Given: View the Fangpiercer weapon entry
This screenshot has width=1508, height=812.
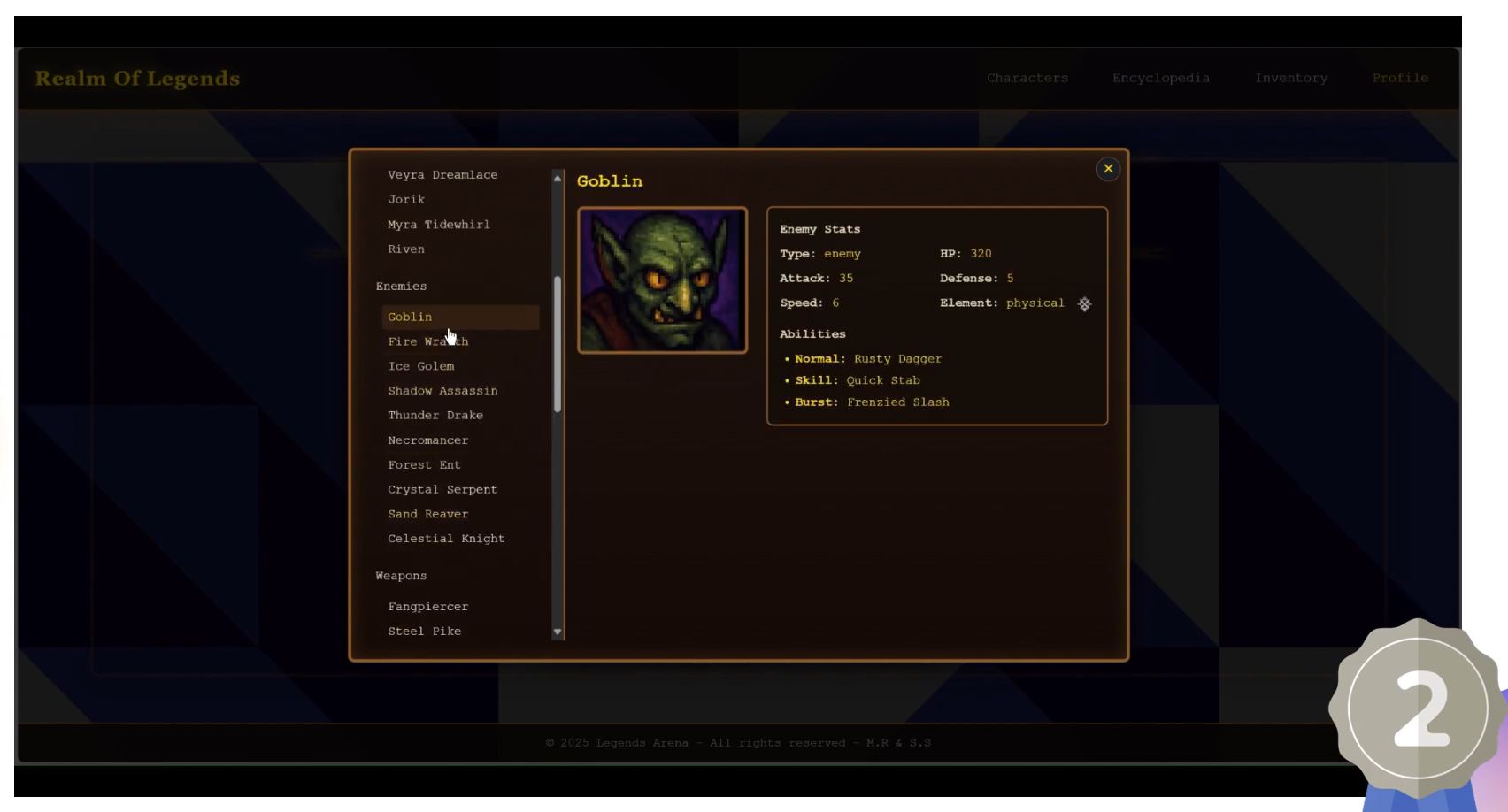Looking at the screenshot, I should click(x=428, y=607).
